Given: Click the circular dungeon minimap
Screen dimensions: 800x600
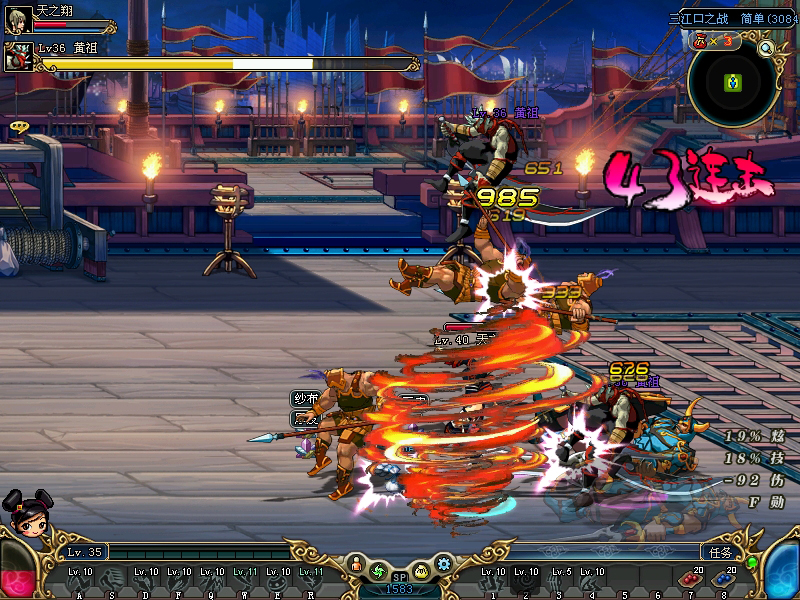Looking at the screenshot, I should pos(733,83).
